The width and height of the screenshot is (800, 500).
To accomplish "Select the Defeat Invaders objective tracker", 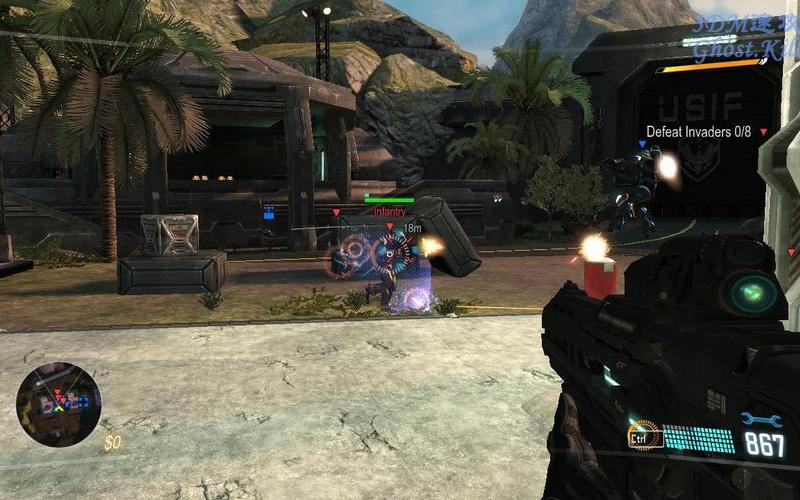I will [x=698, y=131].
